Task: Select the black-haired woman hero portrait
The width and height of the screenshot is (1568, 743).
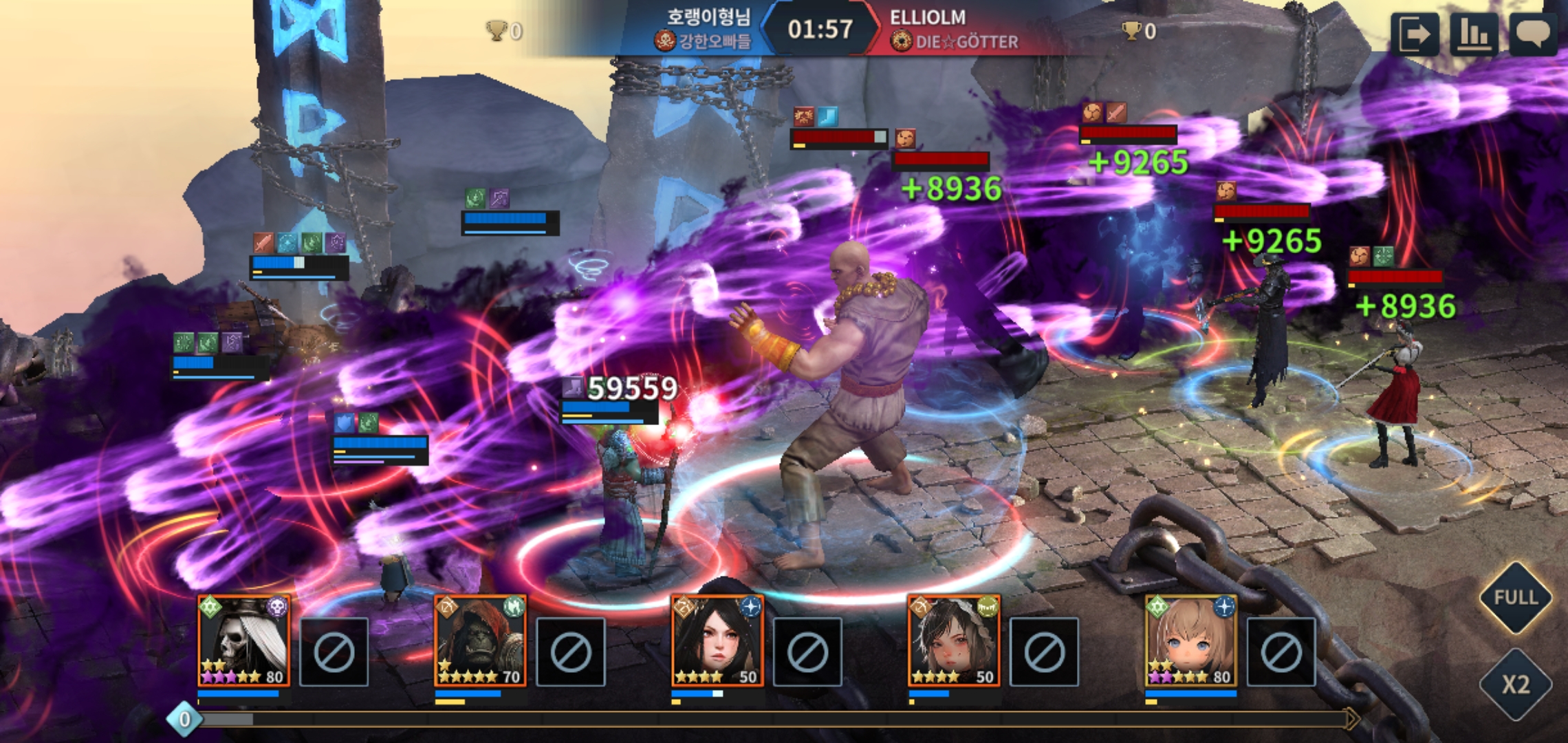Action: click(717, 641)
